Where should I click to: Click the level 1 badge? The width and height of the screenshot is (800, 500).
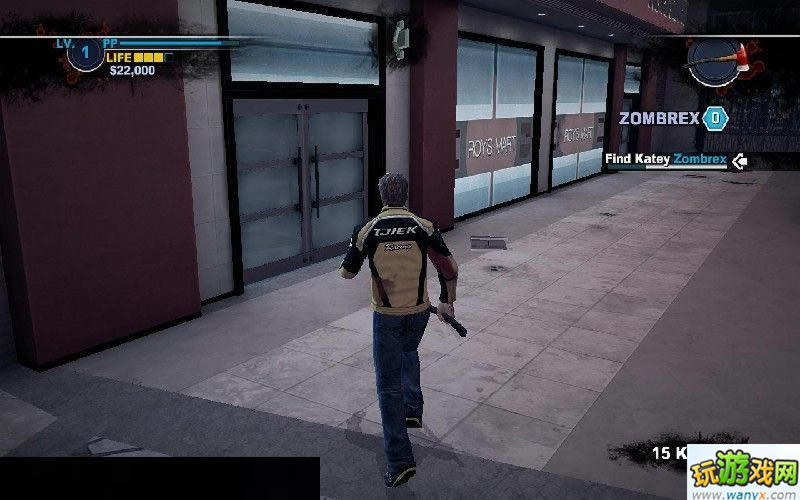tap(84, 53)
